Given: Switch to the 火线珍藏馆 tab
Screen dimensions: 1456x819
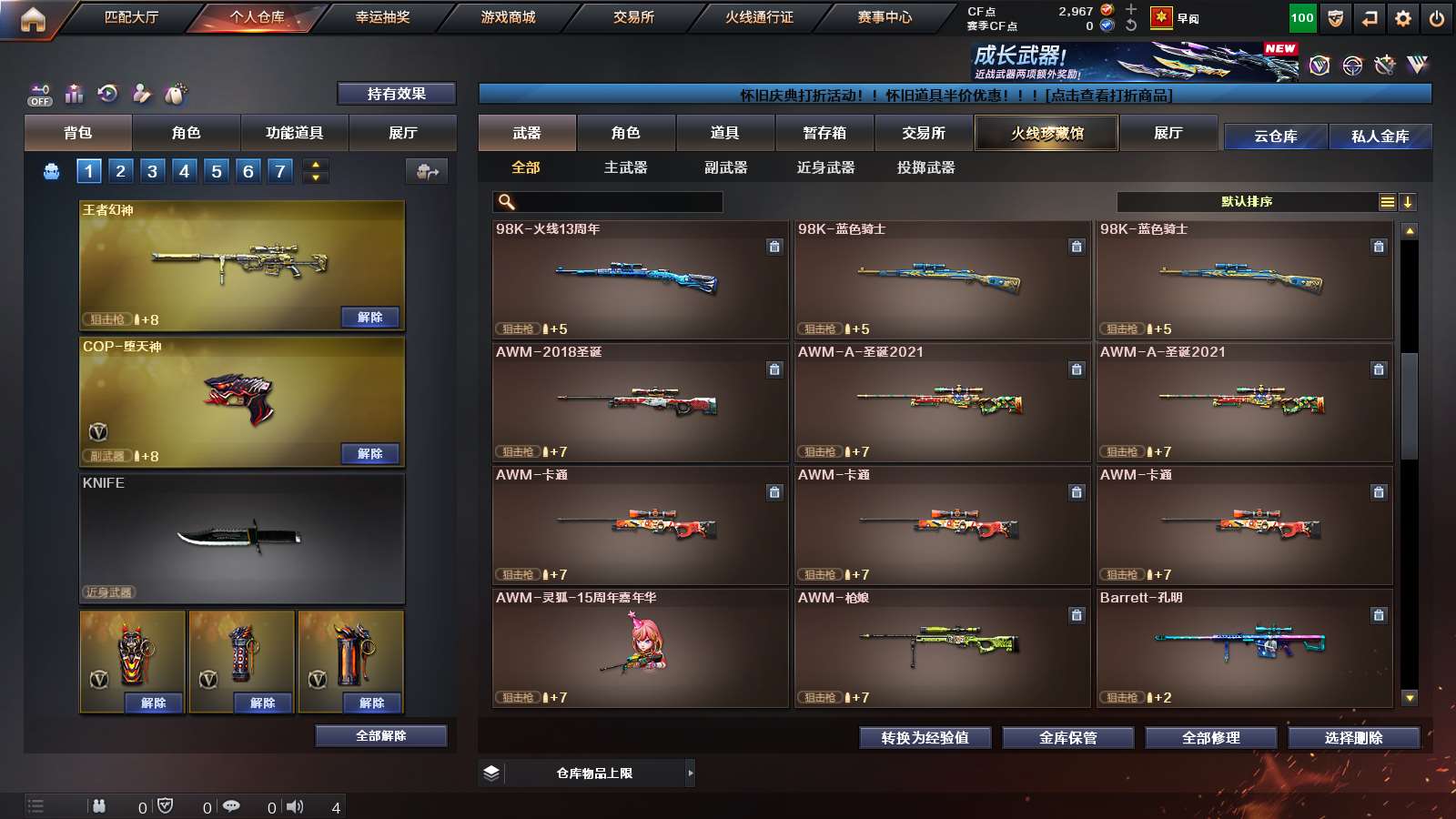Looking at the screenshot, I should (1046, 133).
